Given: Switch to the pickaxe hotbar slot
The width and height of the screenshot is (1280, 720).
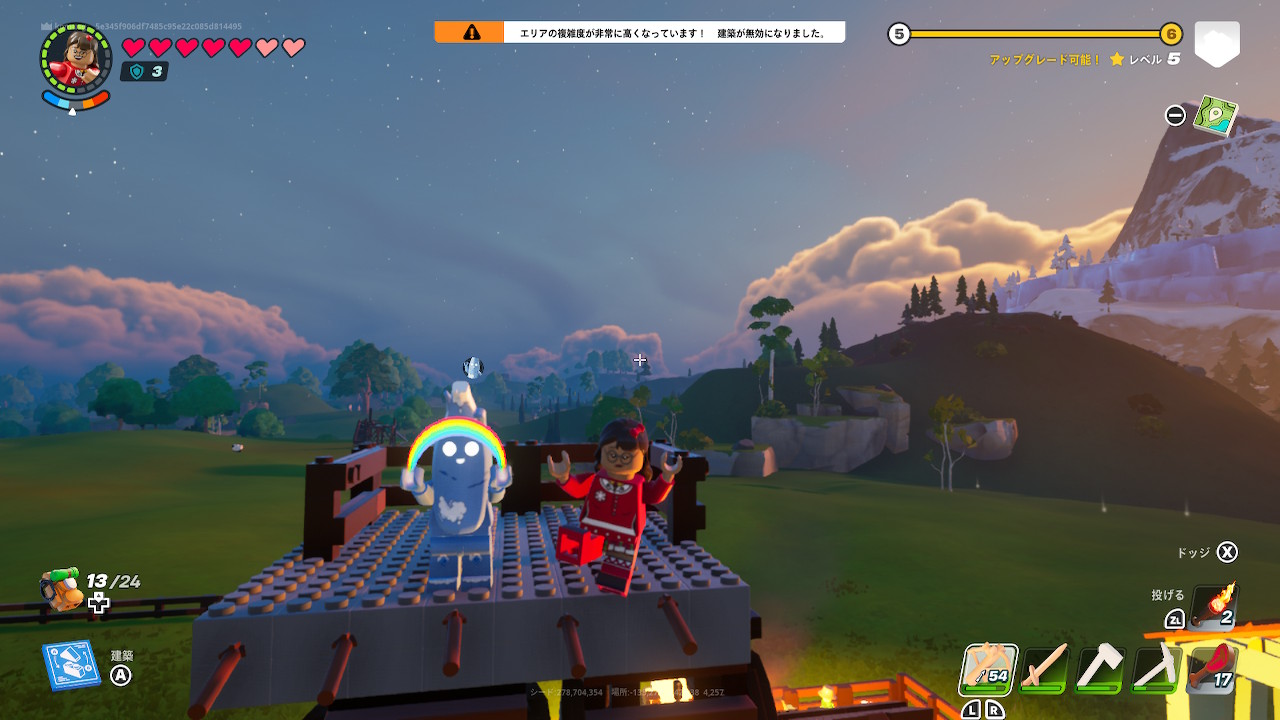Looking at the screenshot, I should (x=1156, y=668).
